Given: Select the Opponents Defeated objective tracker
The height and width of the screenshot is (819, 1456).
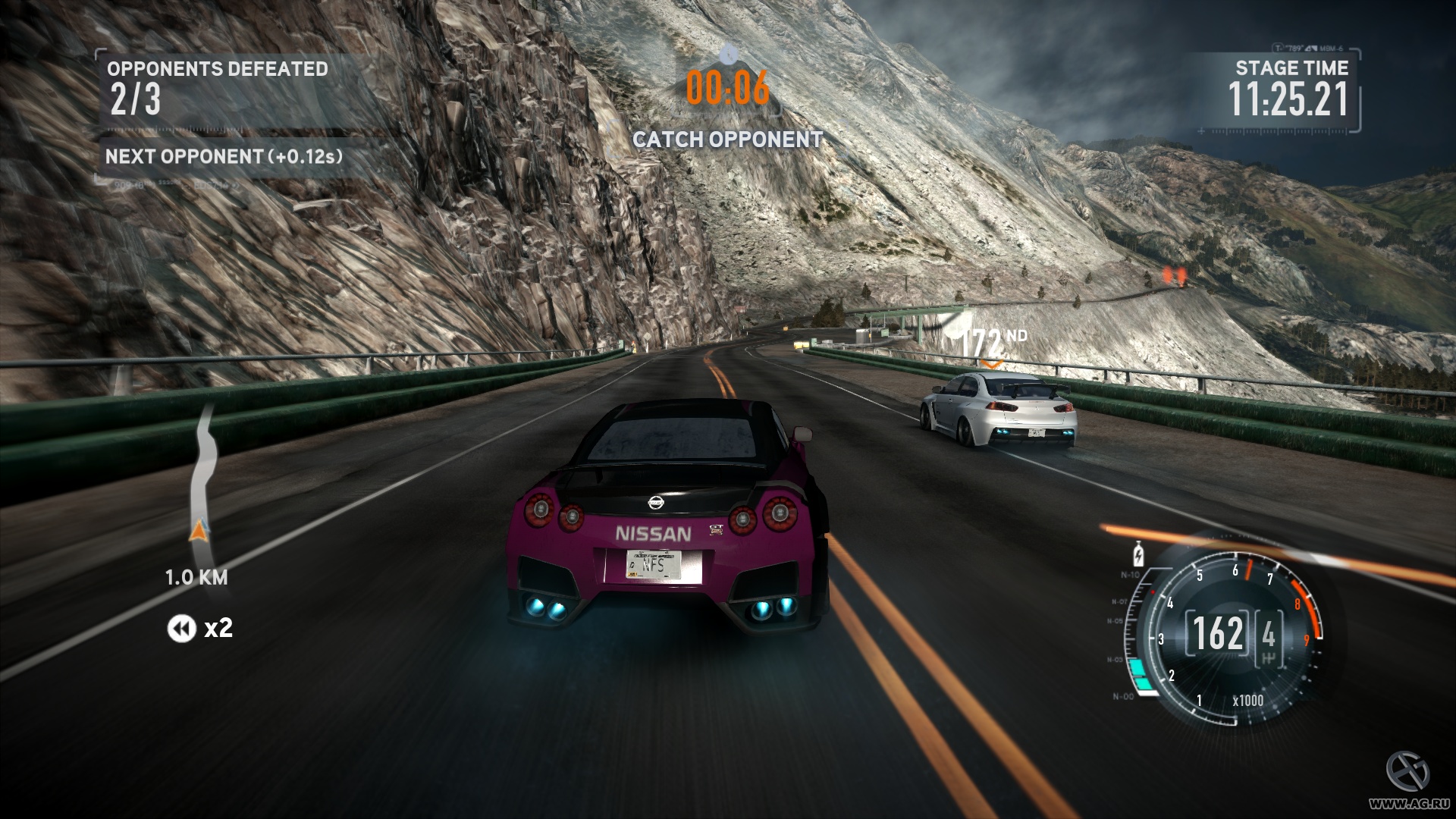Looking at the screenshot, I should [x=217, y=87].
